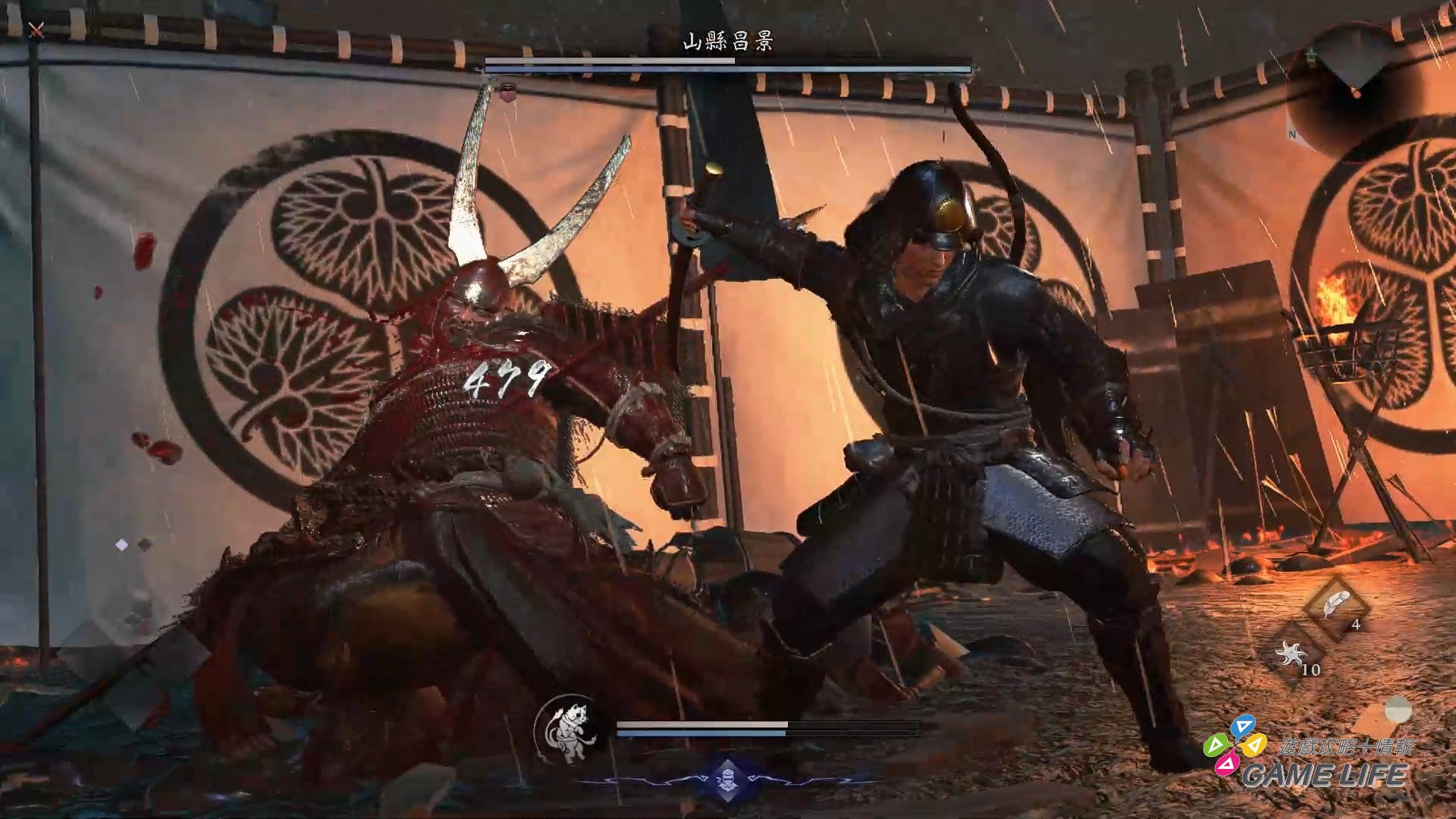
Task: Select the shuriken item icon showing 10
Action: 1291,653
